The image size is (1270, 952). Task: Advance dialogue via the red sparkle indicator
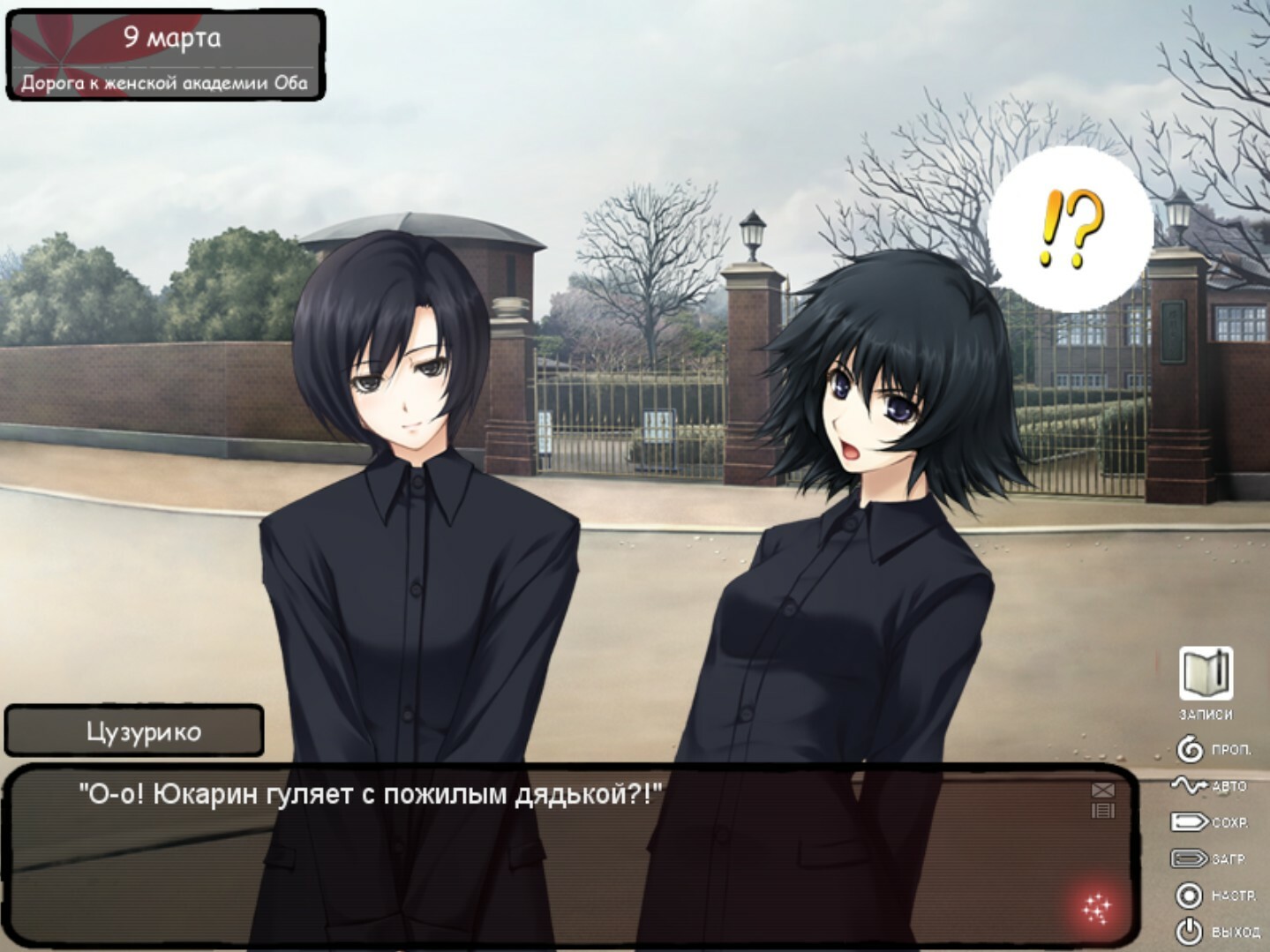[x=1097, y=907]
